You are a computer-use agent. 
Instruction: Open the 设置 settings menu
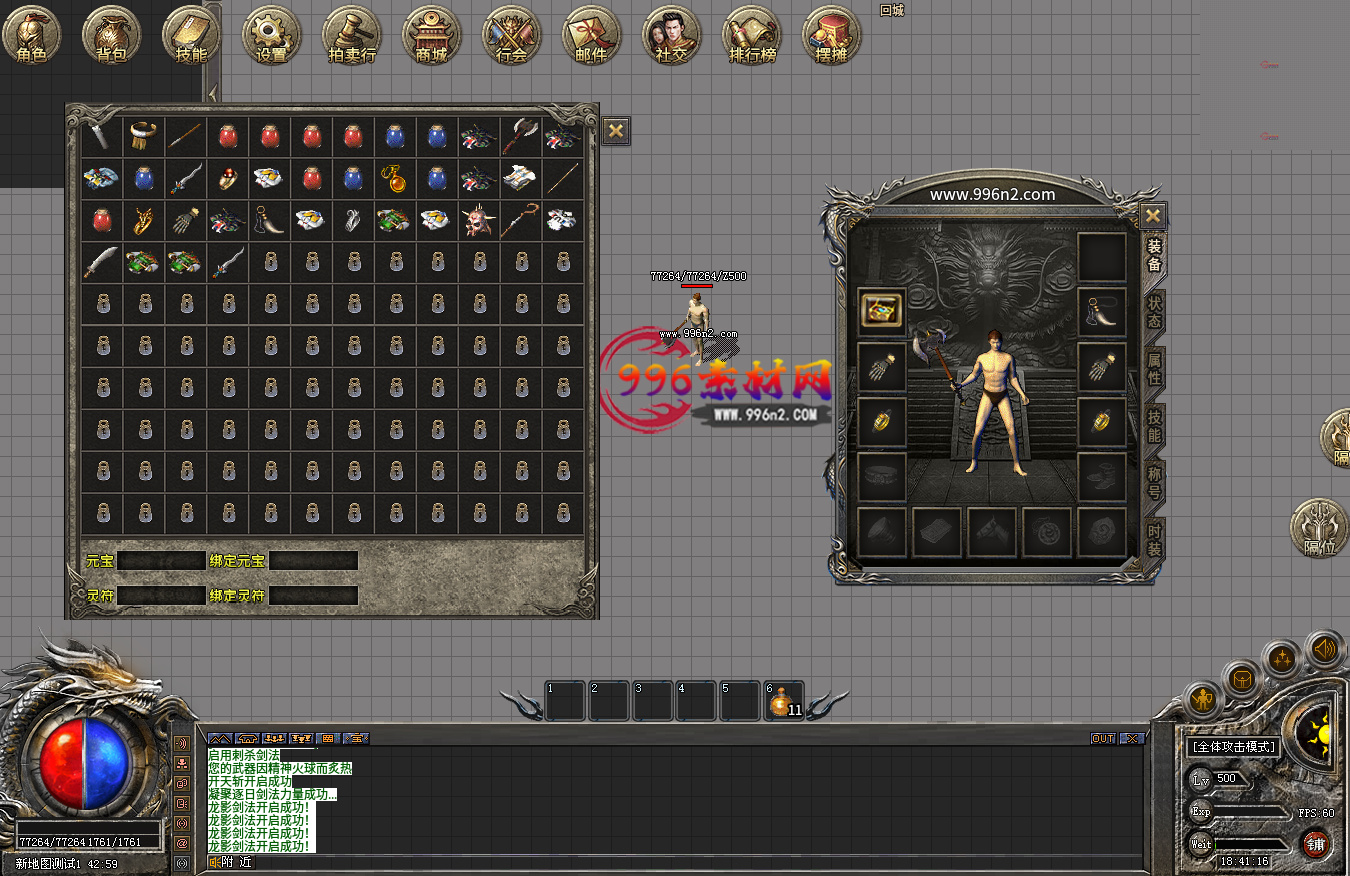271,36
